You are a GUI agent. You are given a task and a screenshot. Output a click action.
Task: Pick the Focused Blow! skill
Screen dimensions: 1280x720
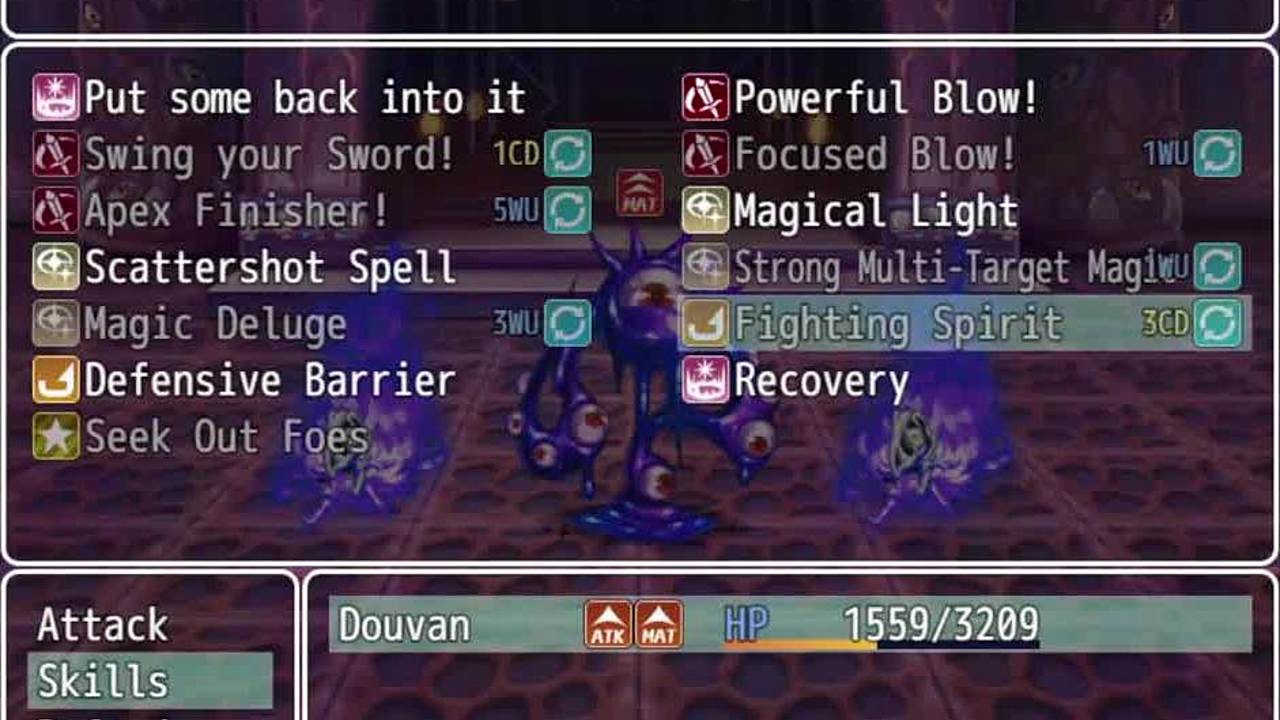[876, 155]
